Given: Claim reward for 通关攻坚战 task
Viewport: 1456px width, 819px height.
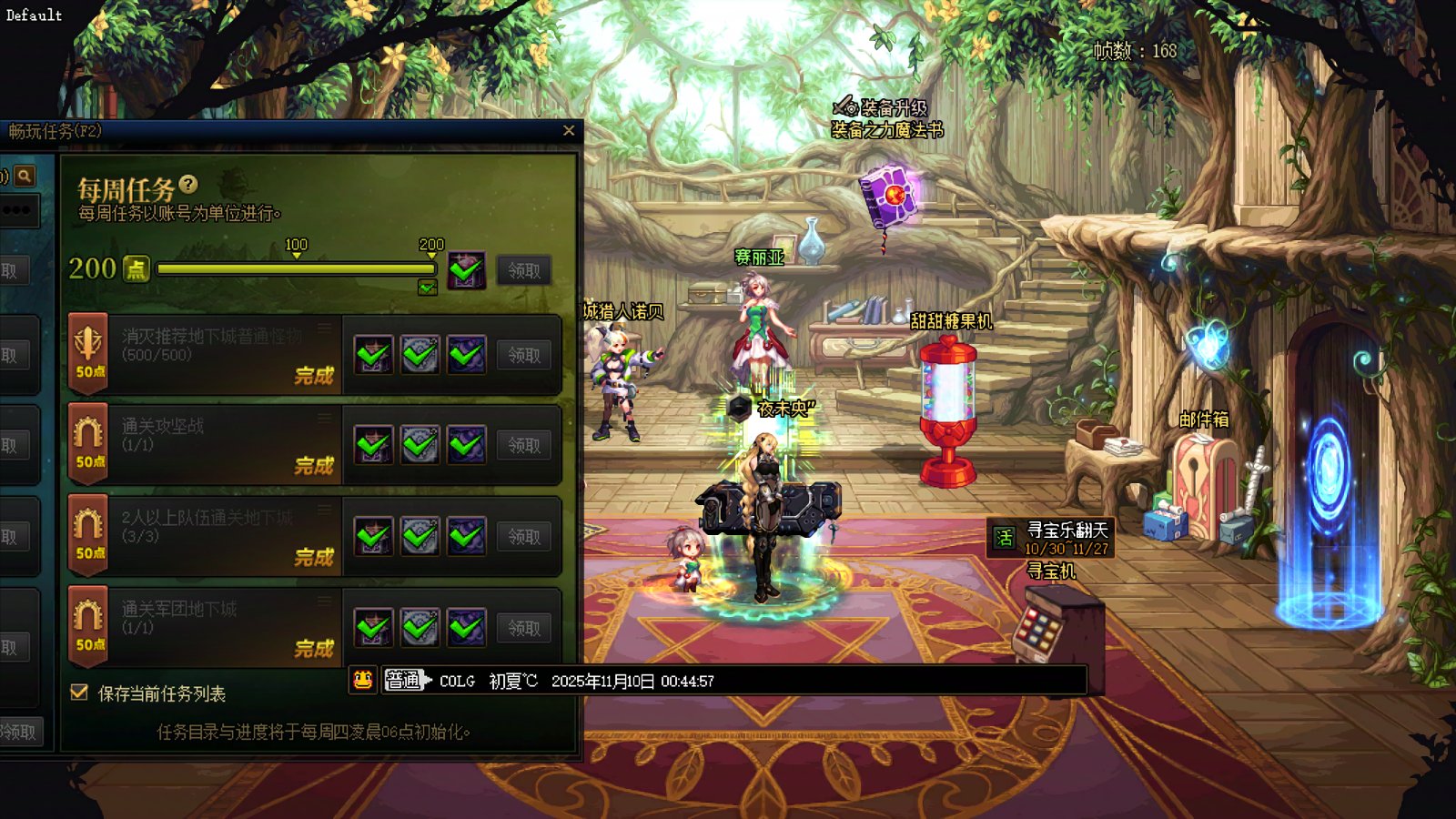Looking at the screenshot, I should [524, 445].
